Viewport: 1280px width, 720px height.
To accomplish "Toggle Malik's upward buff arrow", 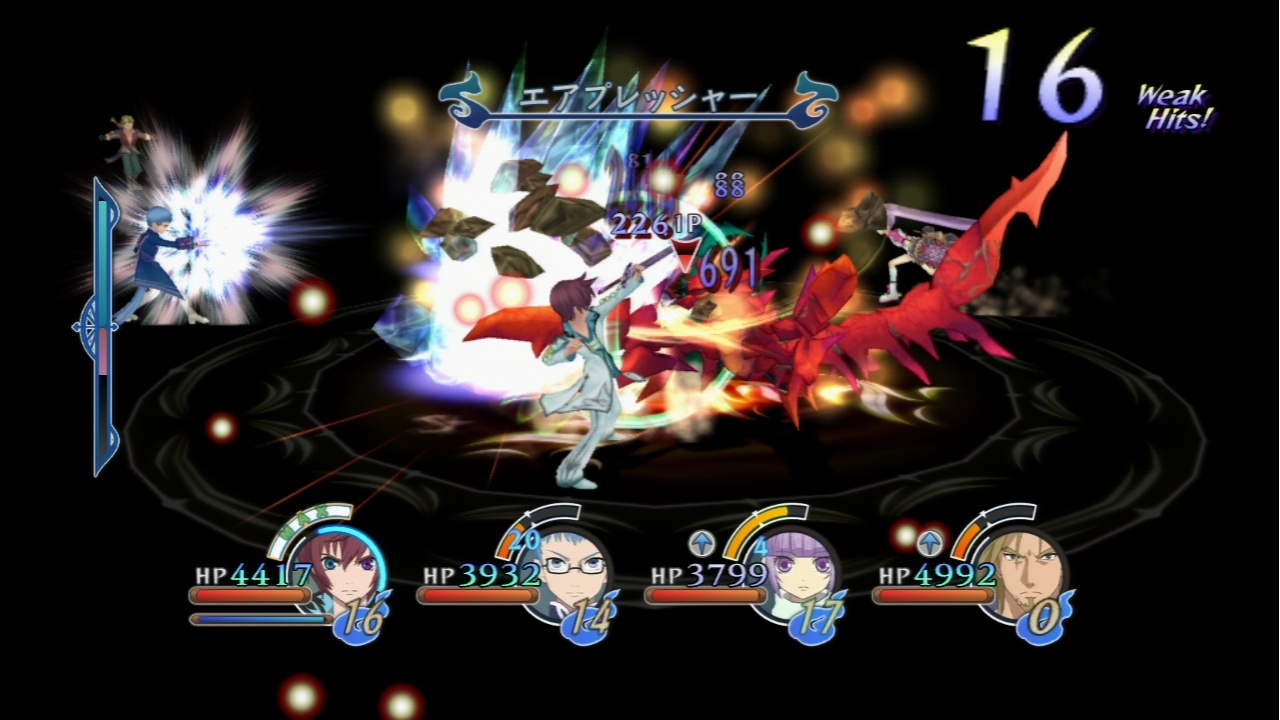I will [930, 541].
